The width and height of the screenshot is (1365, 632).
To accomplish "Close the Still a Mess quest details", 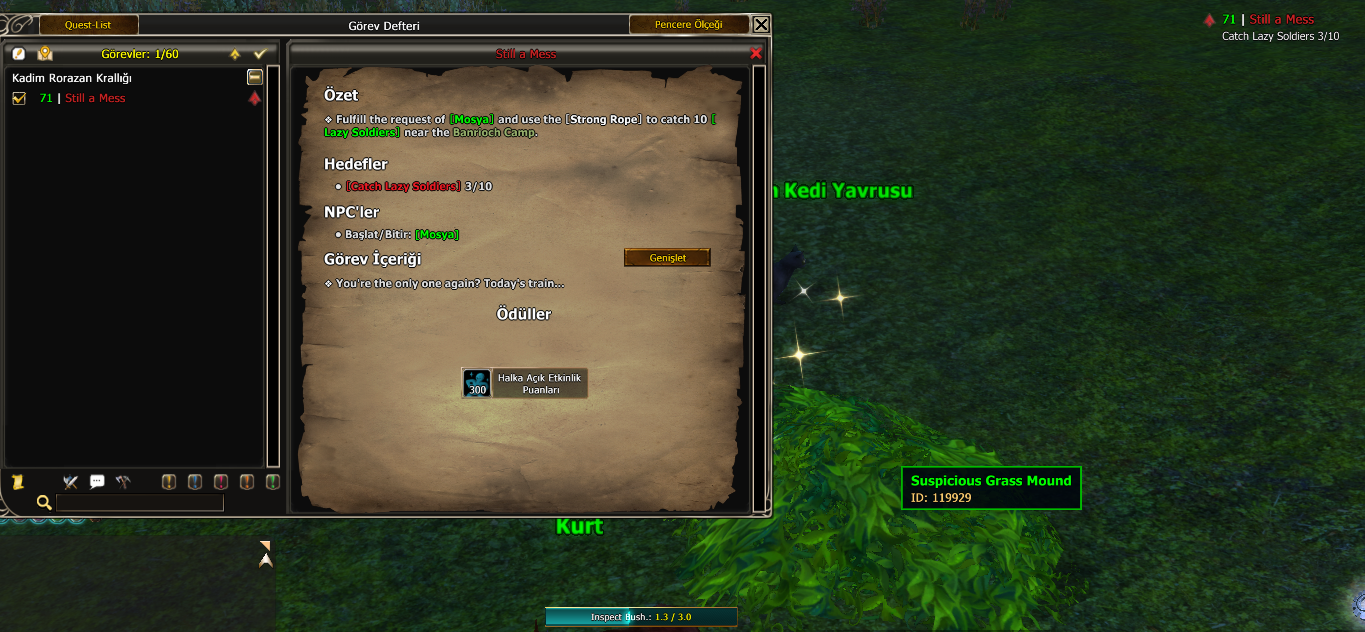I will (x=756, y=53).
